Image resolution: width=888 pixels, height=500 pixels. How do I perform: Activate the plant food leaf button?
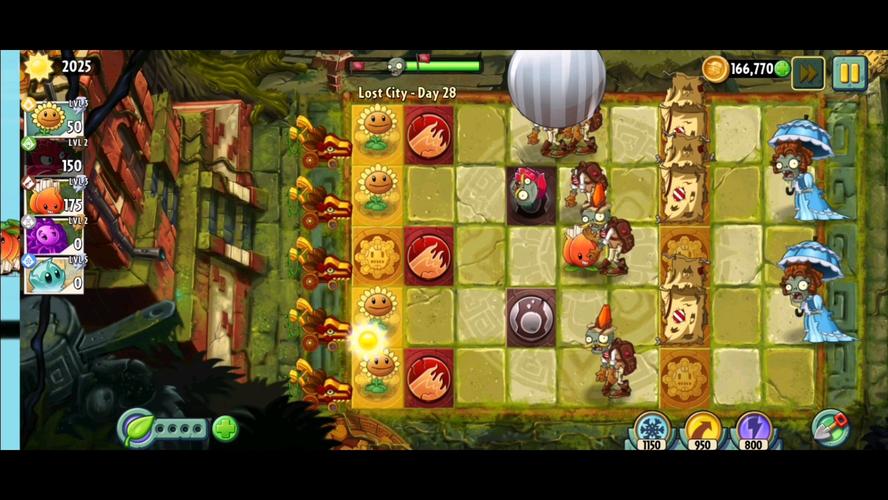135,428
